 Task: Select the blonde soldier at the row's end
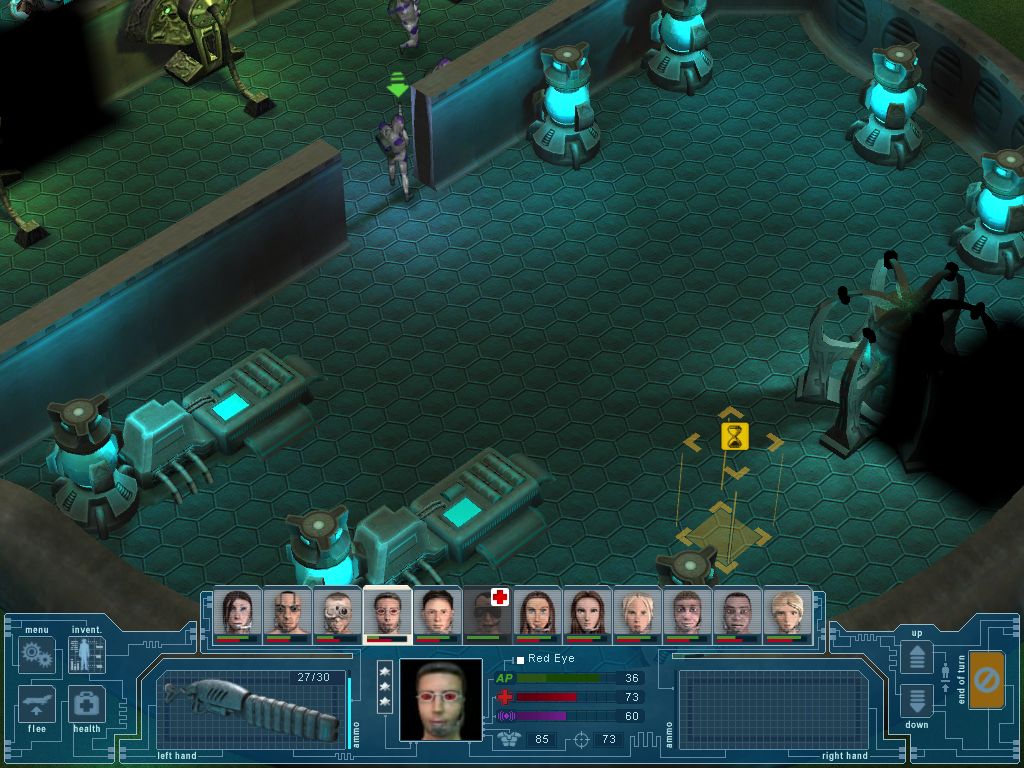pyautogui.click(x=787, y=612)
